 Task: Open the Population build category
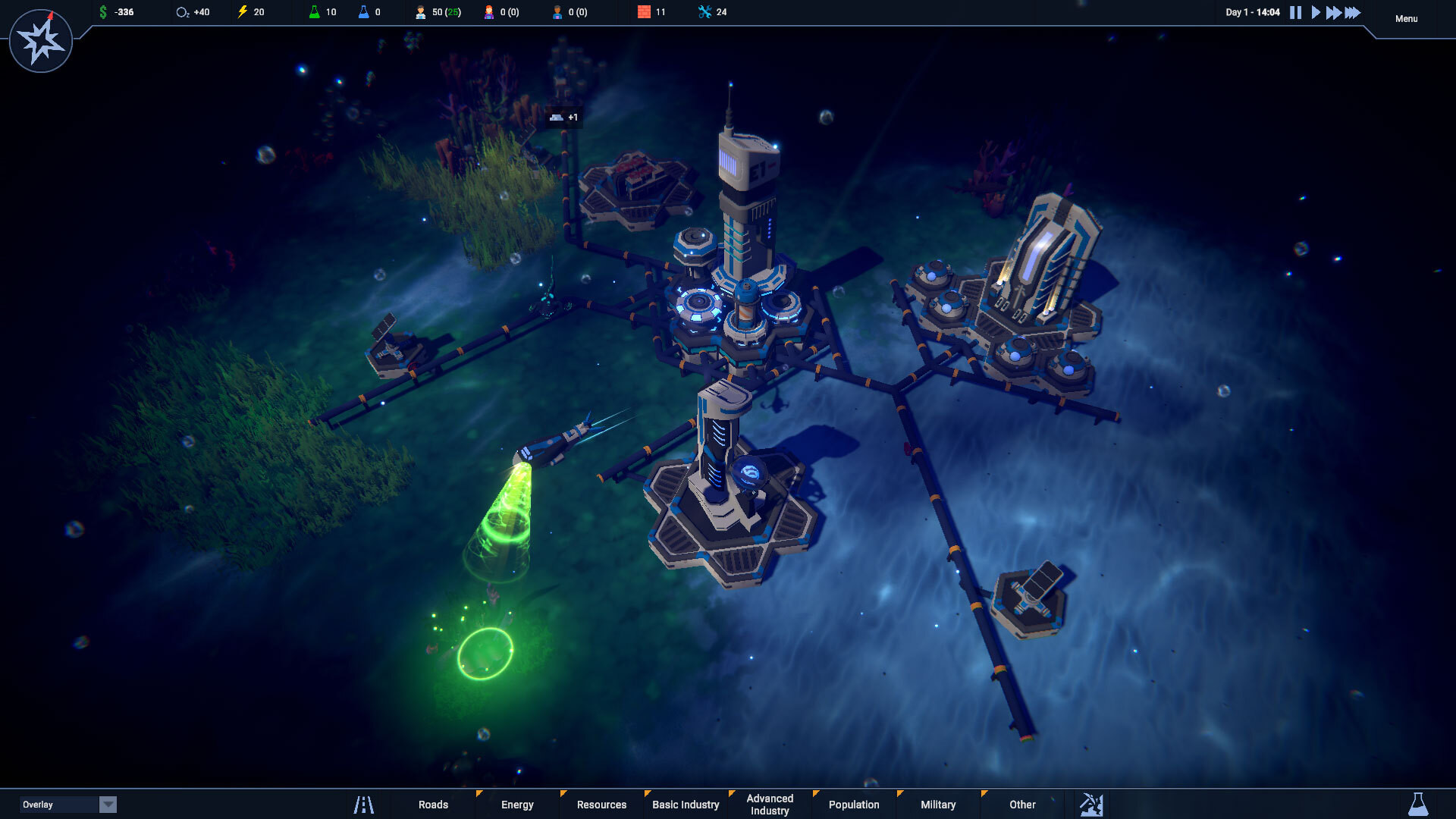(x=854, y=805)
